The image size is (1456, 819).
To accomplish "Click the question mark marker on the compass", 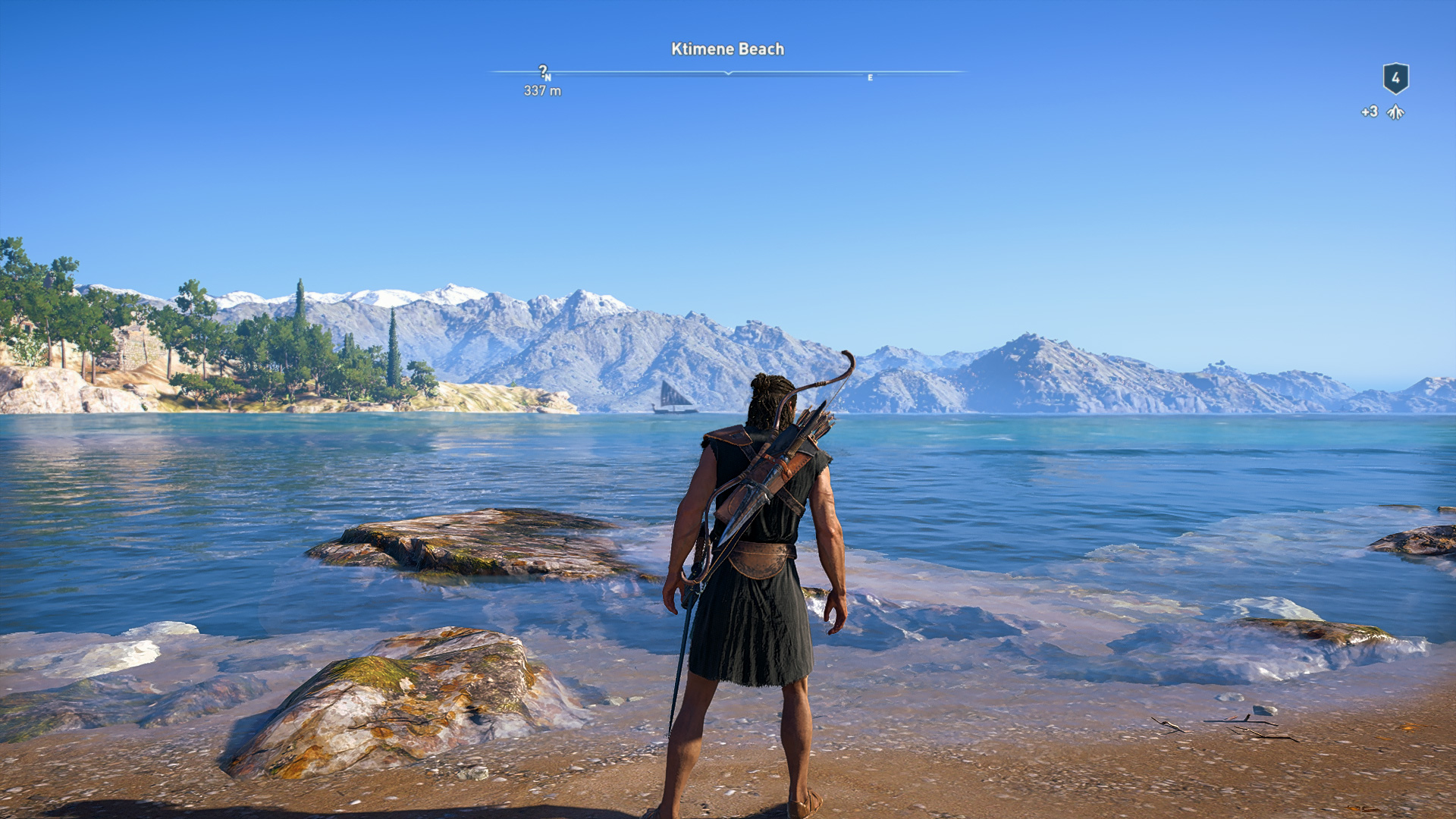I will (x=543, y=71).
